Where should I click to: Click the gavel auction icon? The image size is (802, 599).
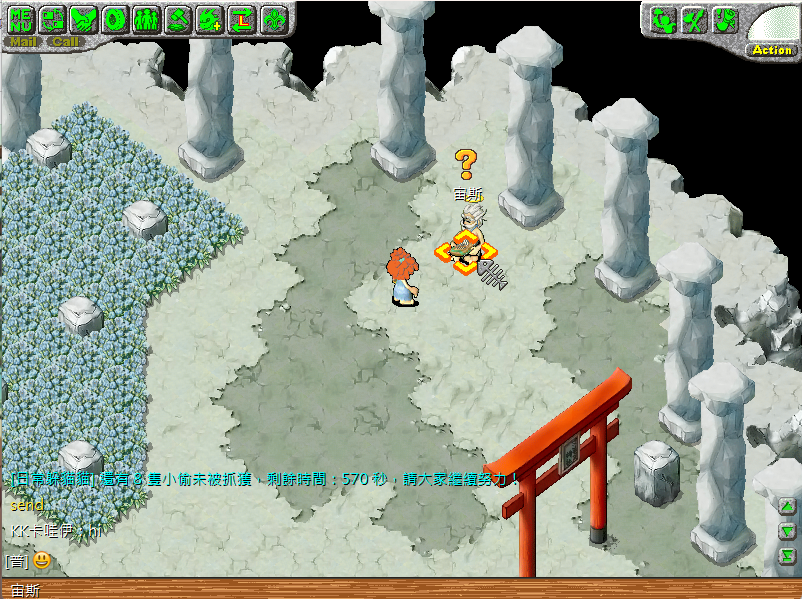coord(178,19)
